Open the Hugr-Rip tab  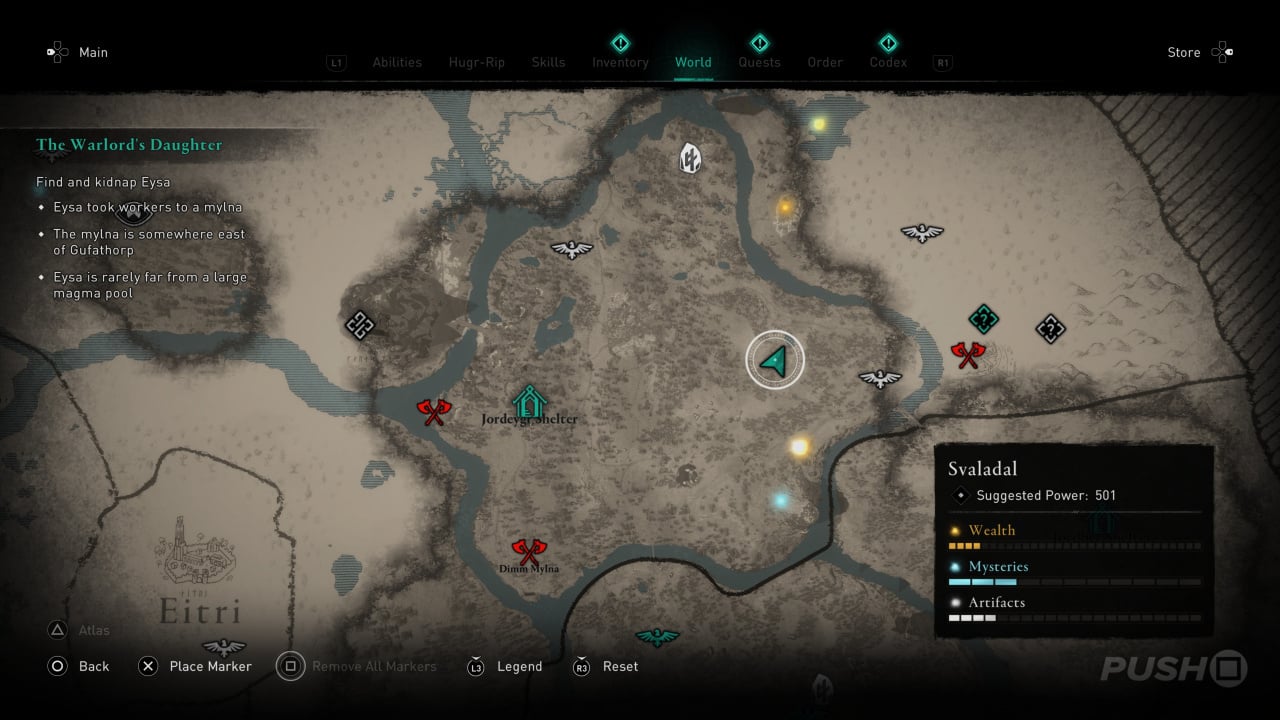tap(477, 62)
